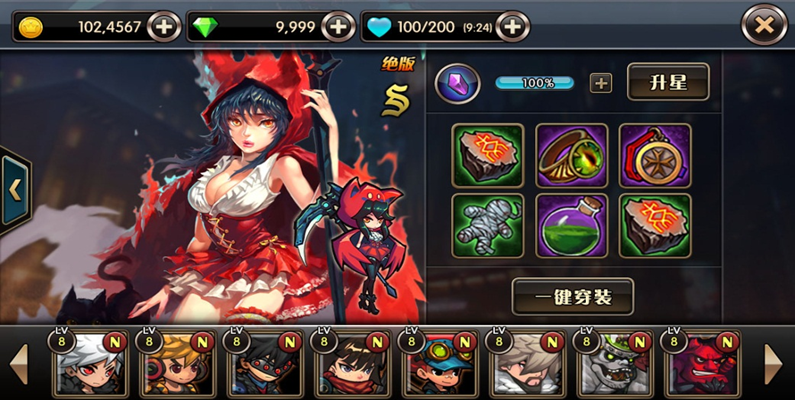The height and width of the screenshot is (400, 795).
Task: Refill heart stamina using its plus button
Action: pos(512,27)
